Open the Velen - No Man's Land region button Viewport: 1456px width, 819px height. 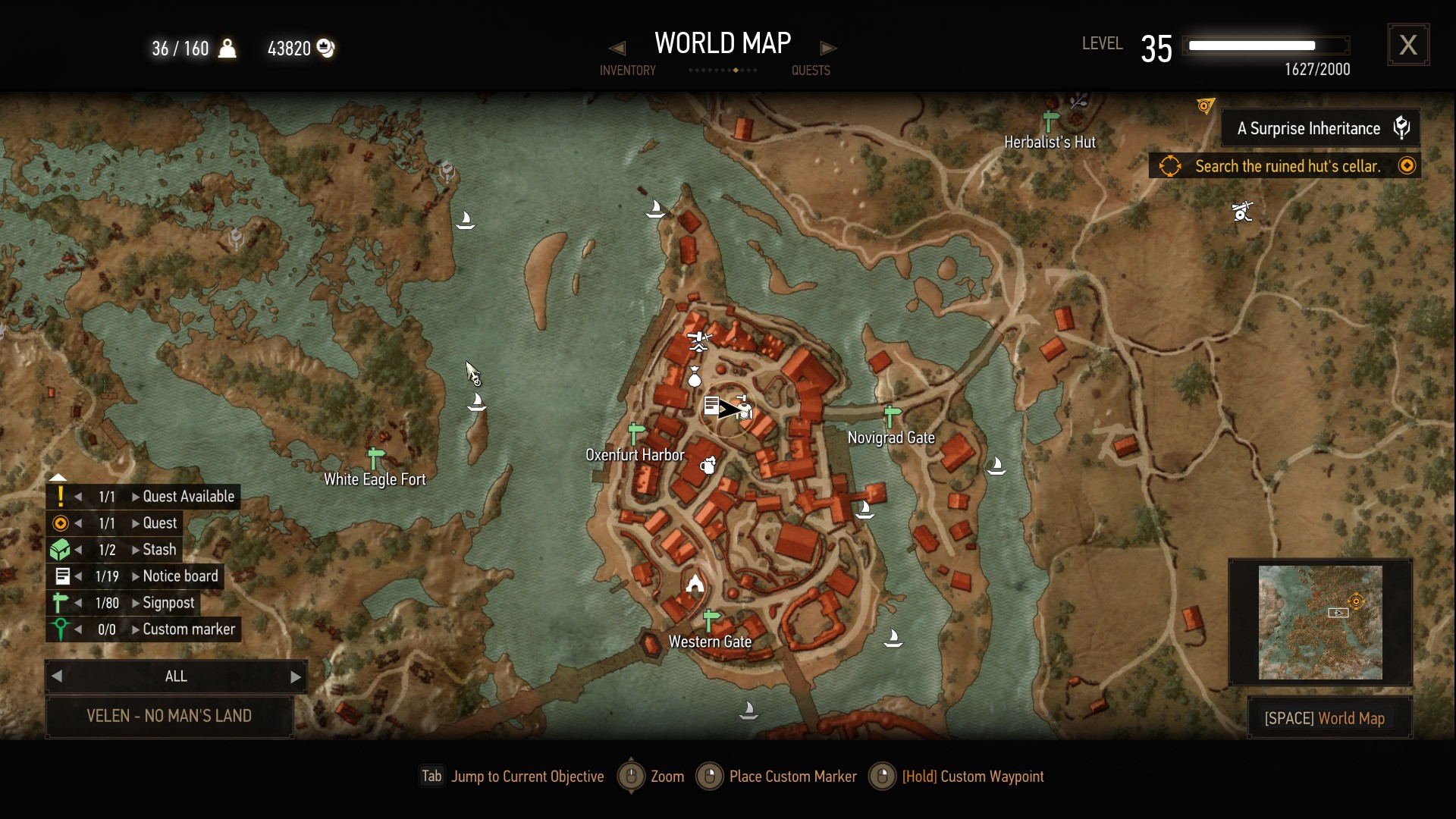coord(169,716)
